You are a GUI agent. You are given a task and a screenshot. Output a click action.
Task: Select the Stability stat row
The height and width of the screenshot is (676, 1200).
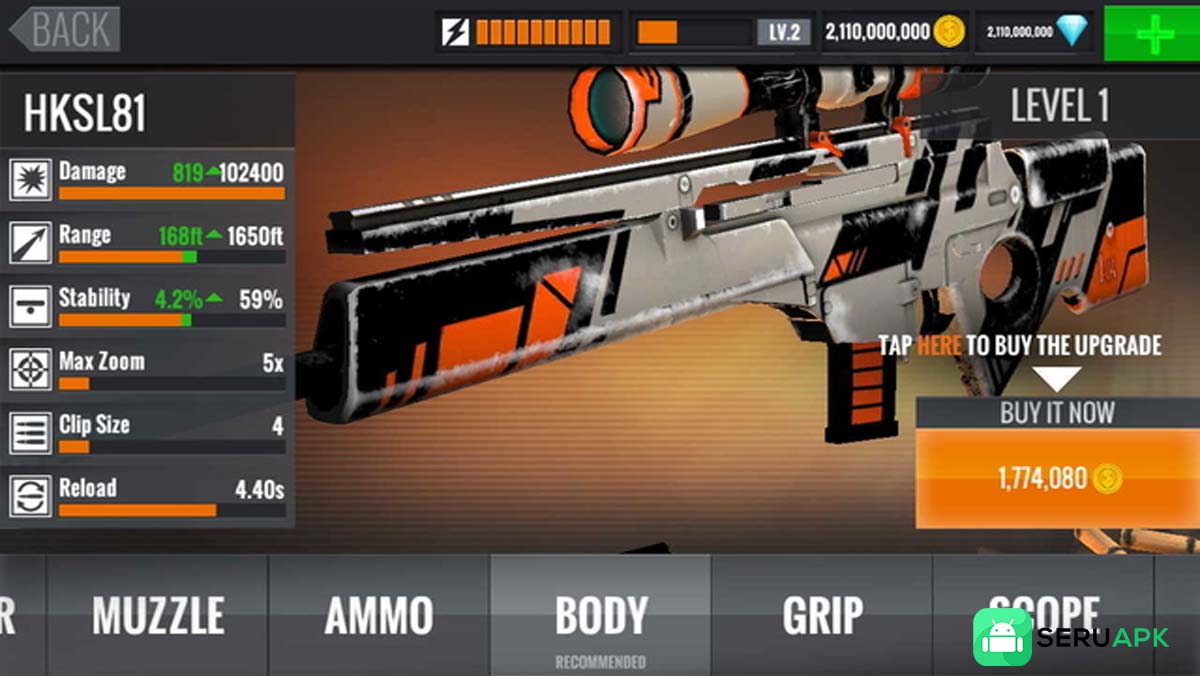coord(148,305)
